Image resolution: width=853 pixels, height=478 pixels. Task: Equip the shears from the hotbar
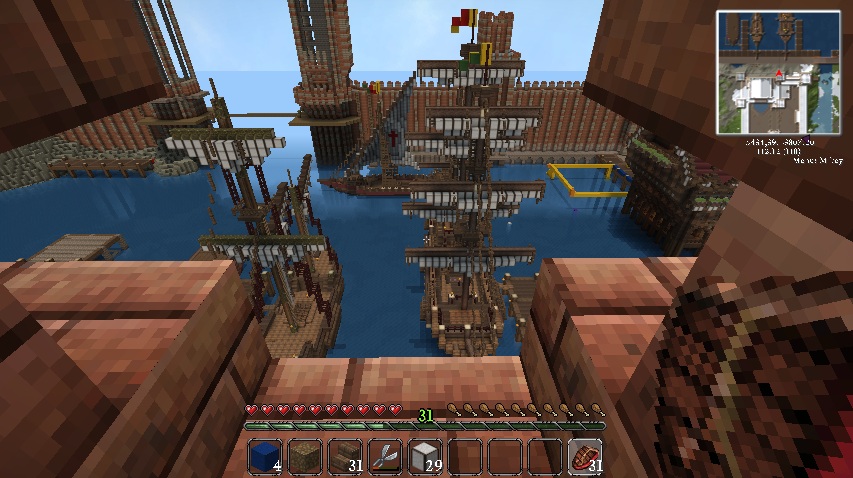pyautogui.click(x=385, y=456)
